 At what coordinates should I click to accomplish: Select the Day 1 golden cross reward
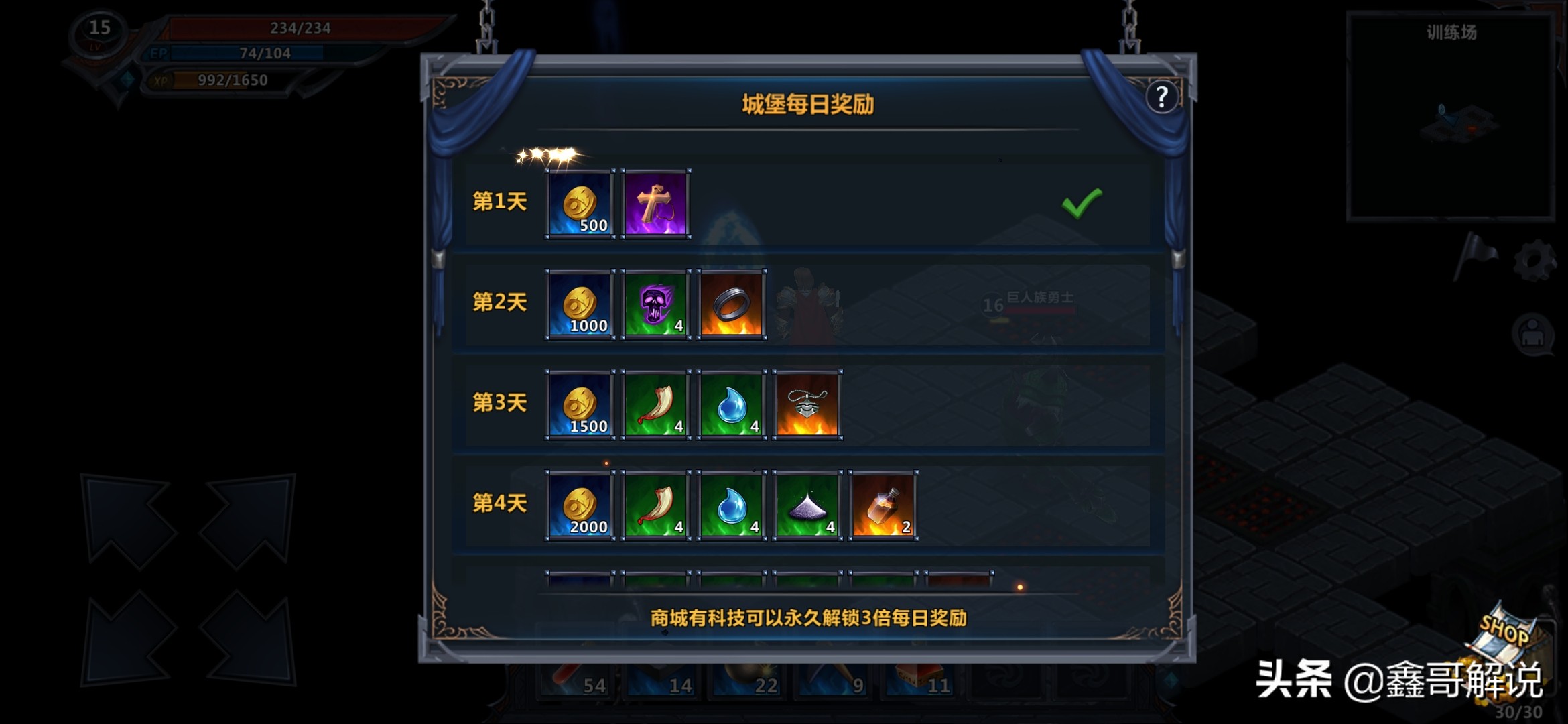click(656, 204)
